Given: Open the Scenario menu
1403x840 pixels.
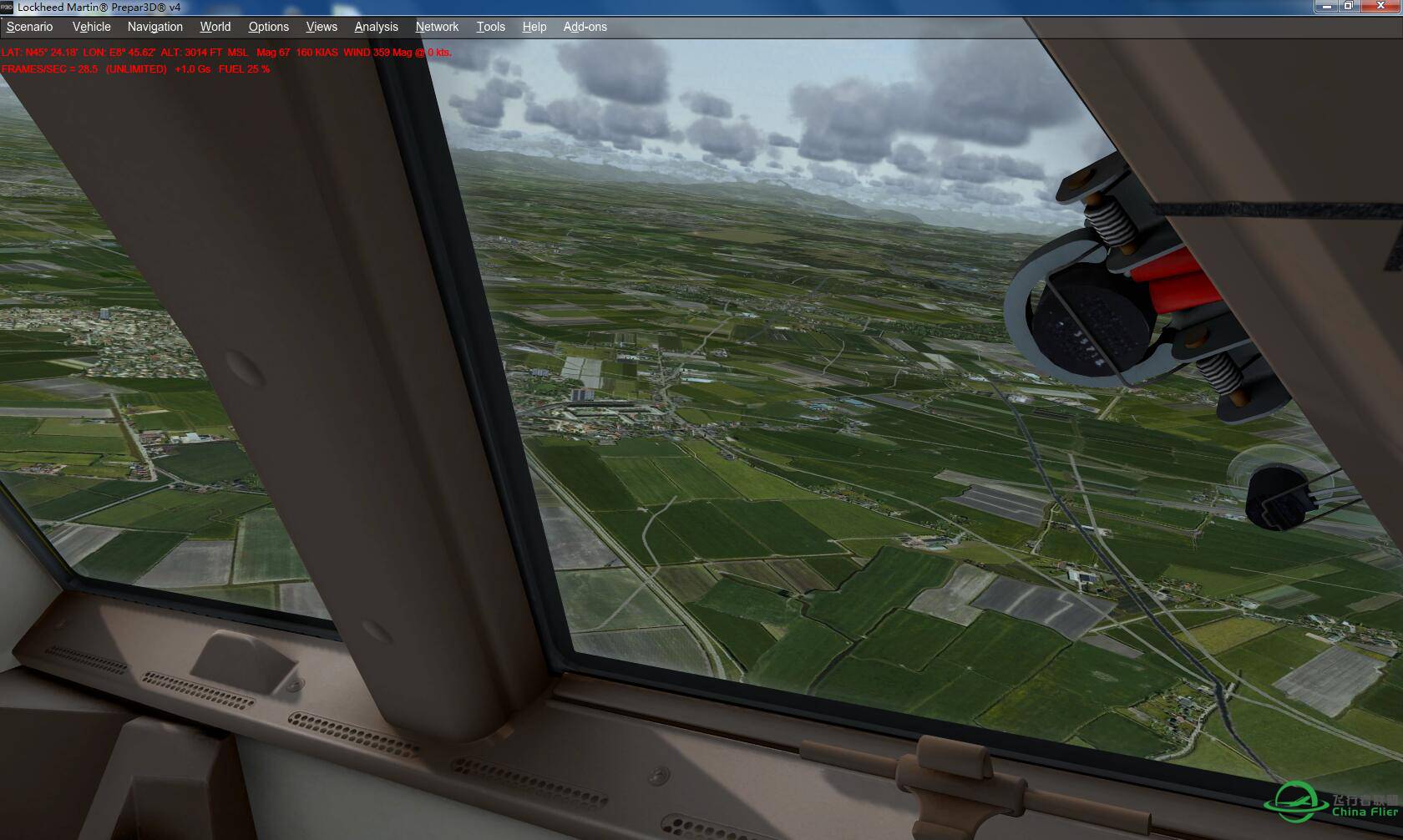Looking at the screenshot, I should coord(30,27).
